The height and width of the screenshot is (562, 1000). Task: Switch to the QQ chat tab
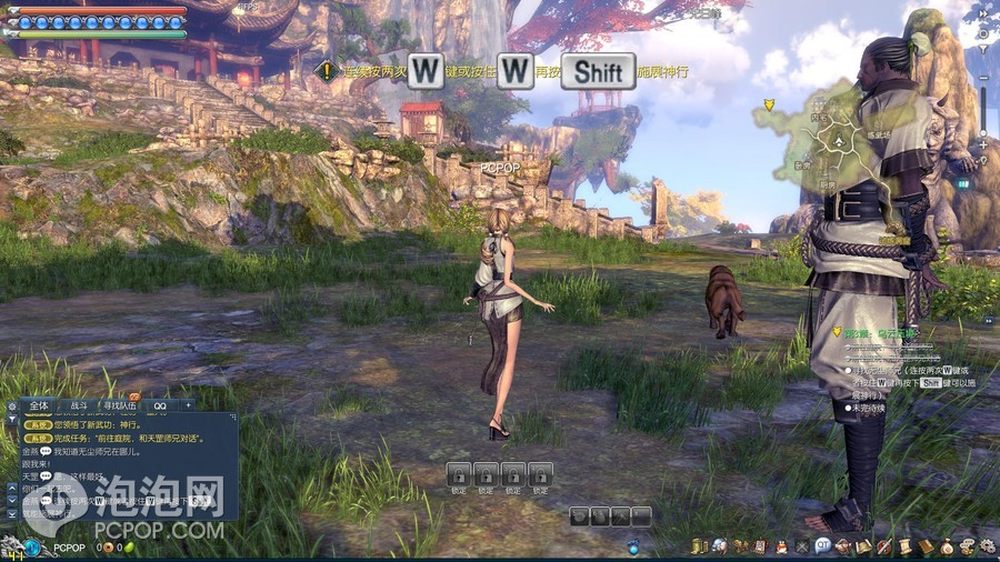click(x=159, y=406)
